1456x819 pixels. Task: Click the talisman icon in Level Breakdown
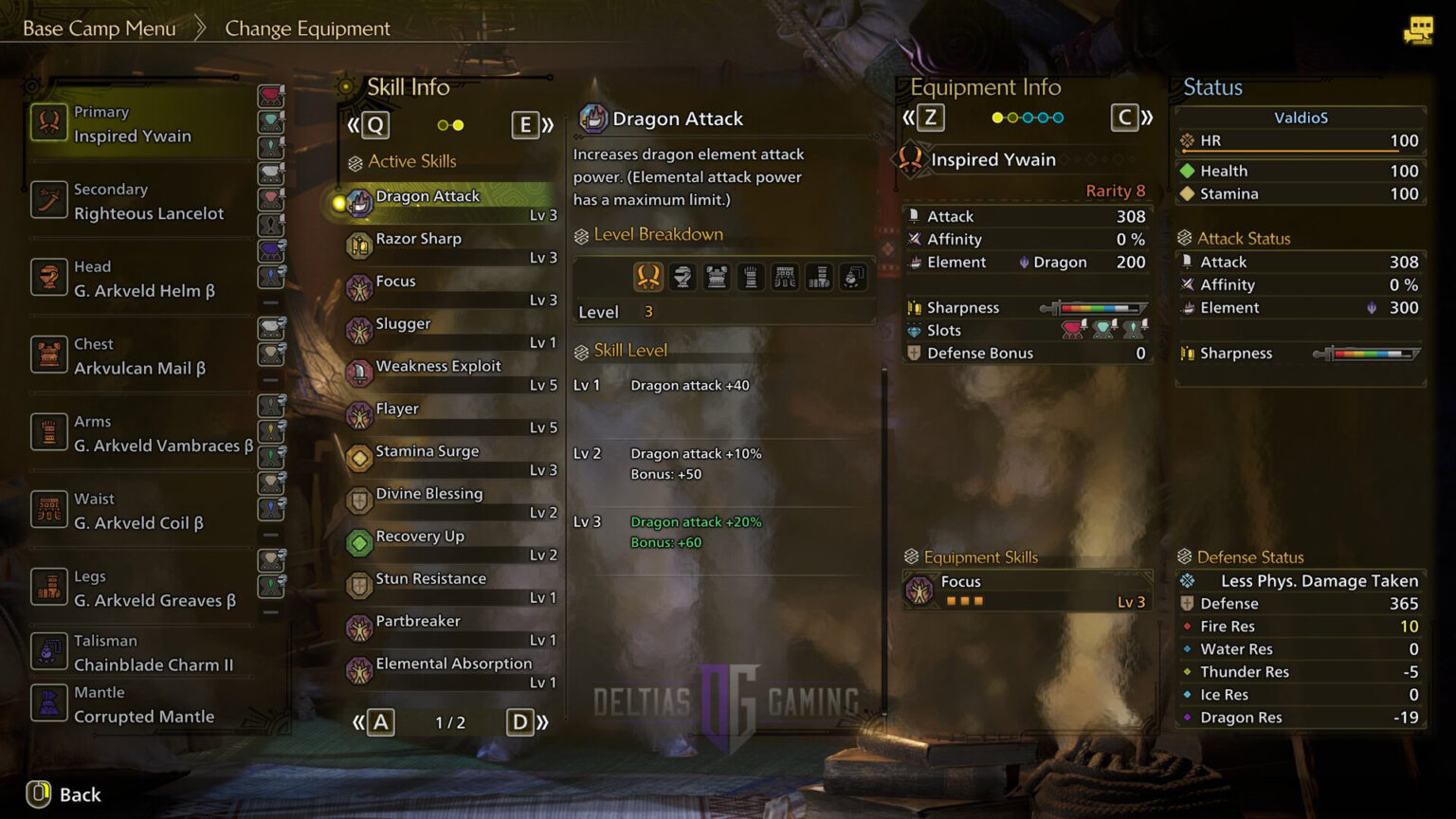852,276
